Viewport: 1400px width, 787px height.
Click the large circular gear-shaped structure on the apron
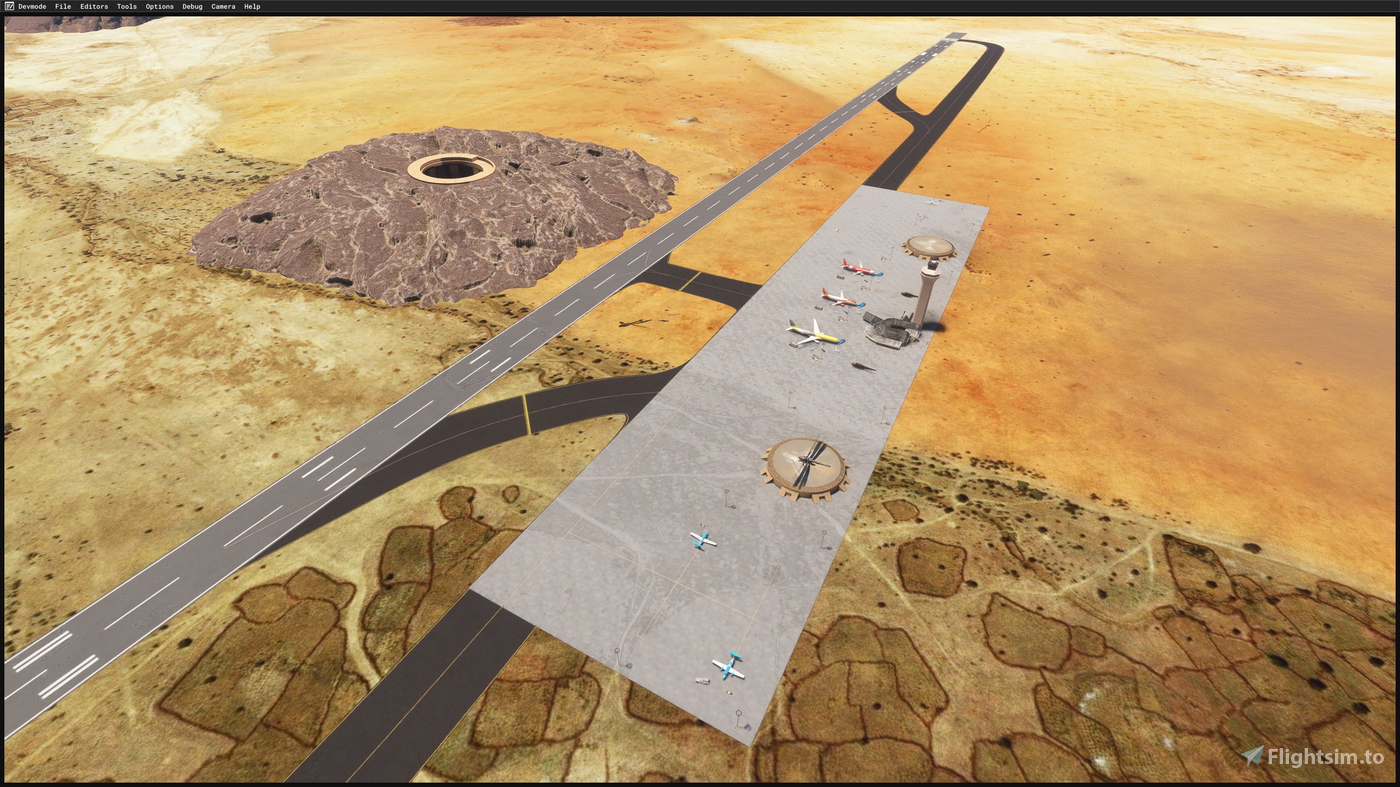point(805,466)
